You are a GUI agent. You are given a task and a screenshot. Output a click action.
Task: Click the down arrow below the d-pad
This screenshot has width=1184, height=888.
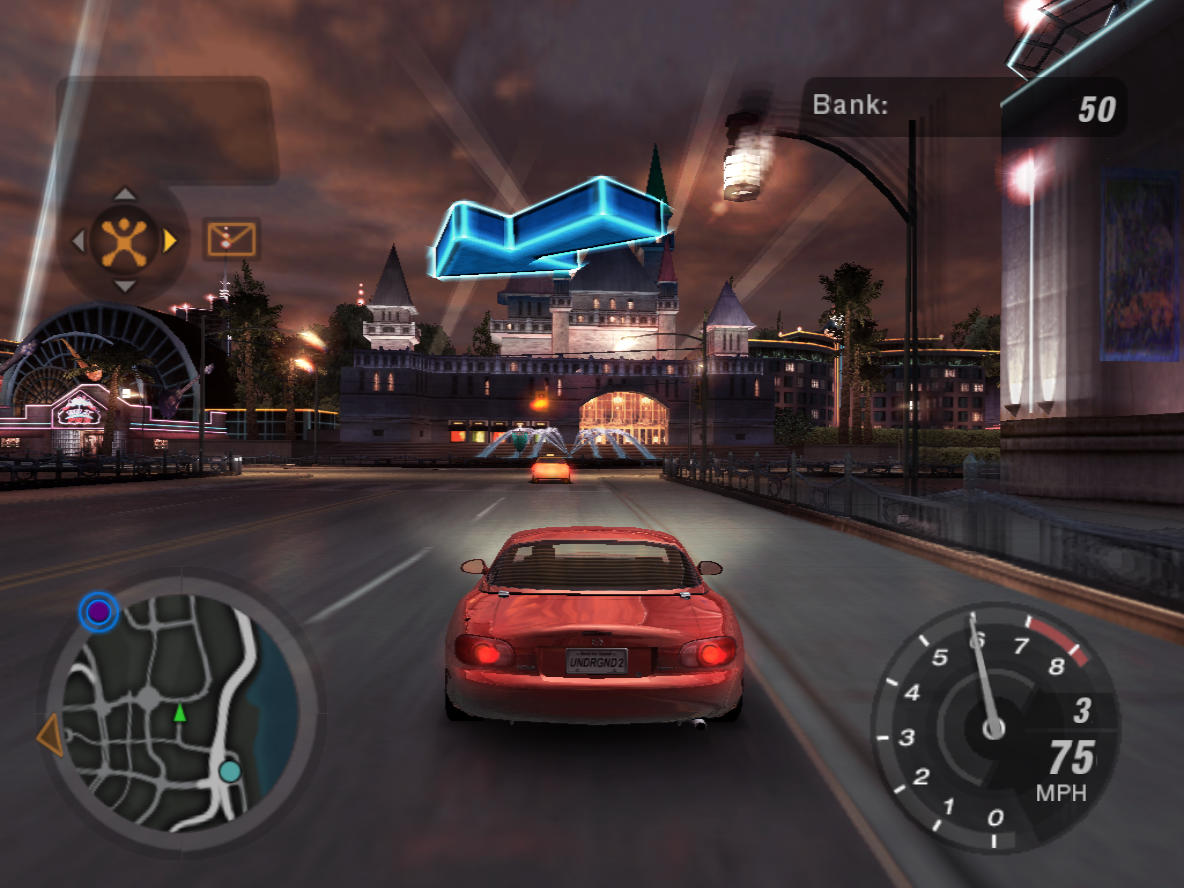click(124, 286)
